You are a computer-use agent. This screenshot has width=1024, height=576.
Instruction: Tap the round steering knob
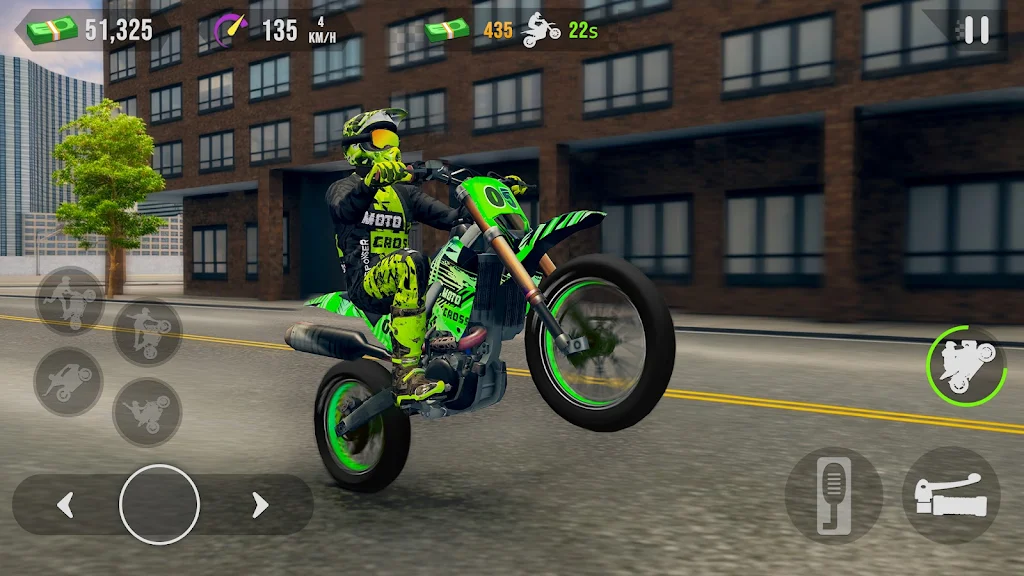click(x=159, y=505)
